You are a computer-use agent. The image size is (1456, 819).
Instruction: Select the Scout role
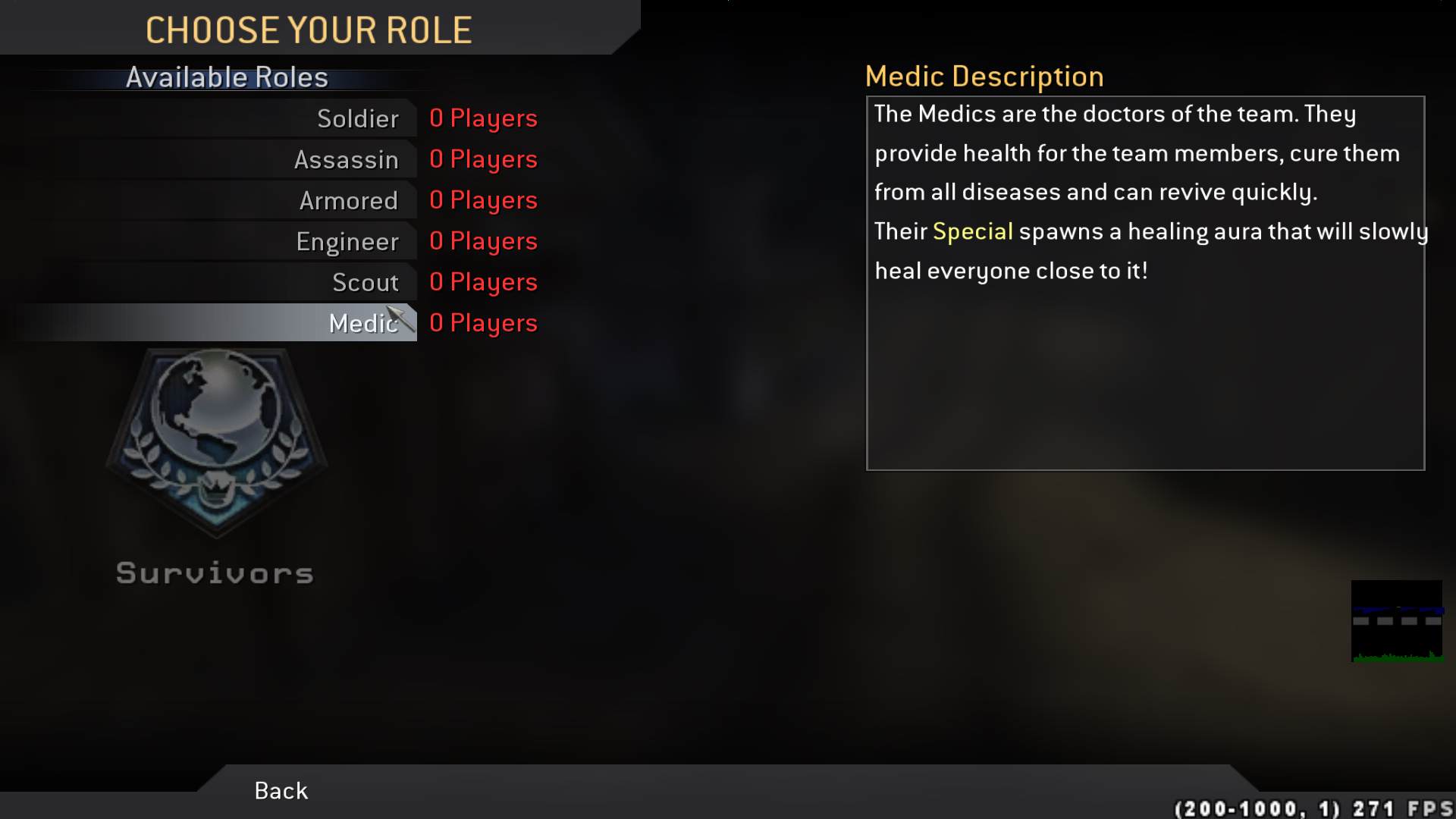(366, 281)
